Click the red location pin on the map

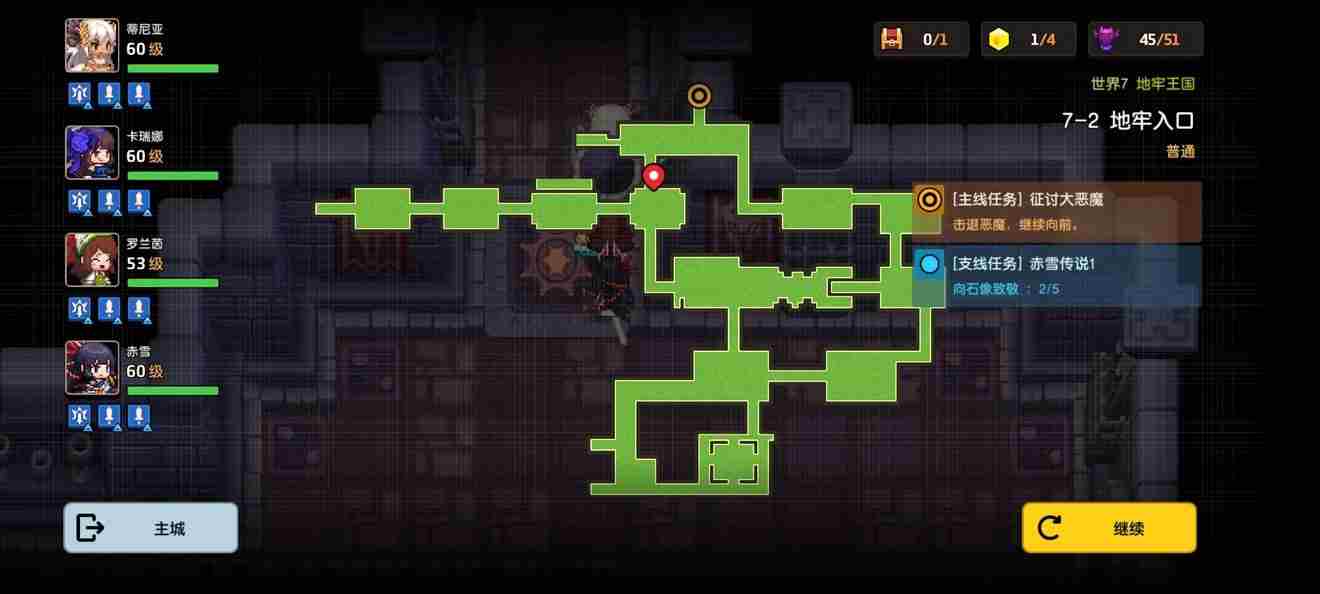click(653, 176)
